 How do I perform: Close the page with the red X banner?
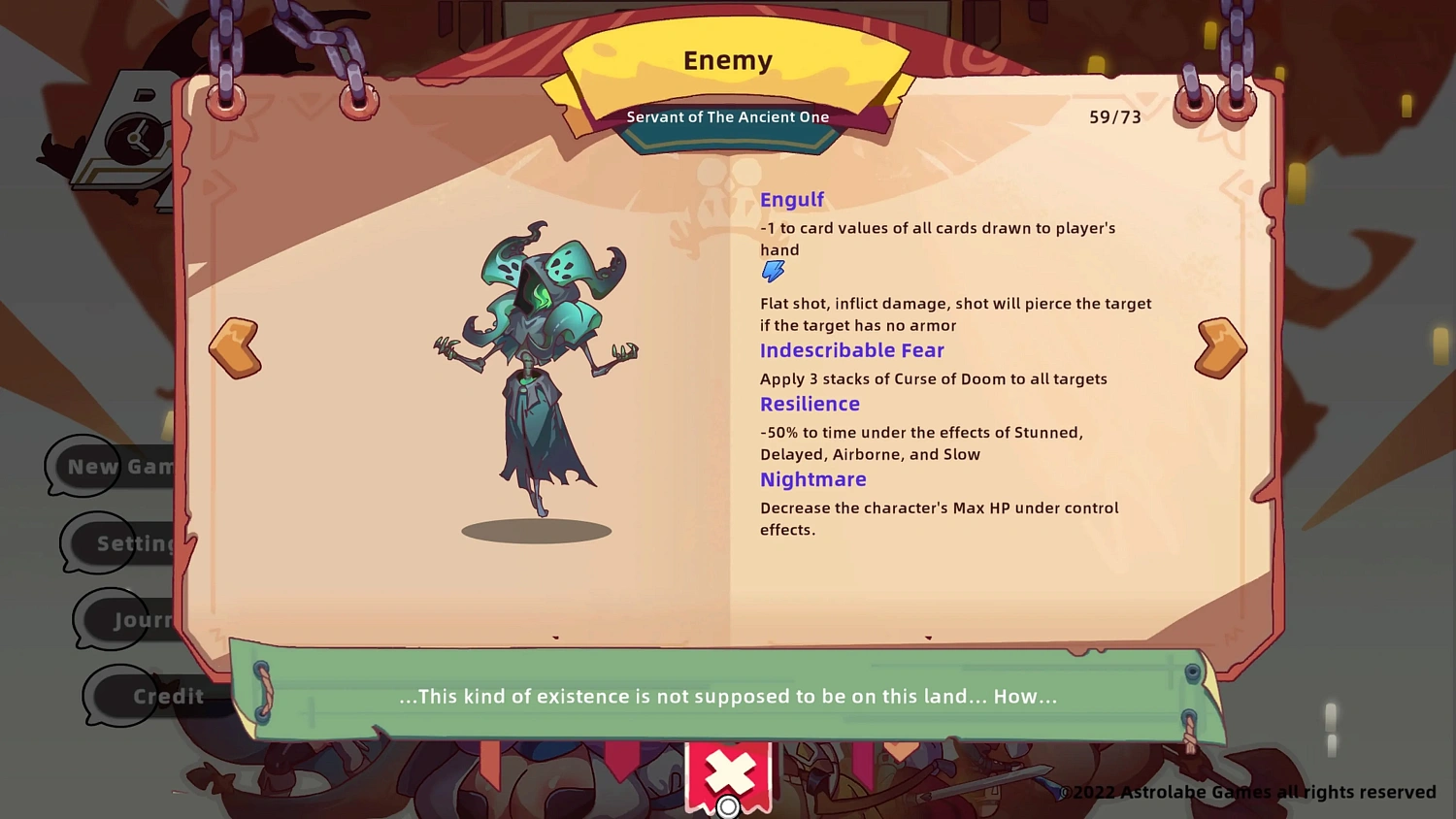click(x=730, y=773)
